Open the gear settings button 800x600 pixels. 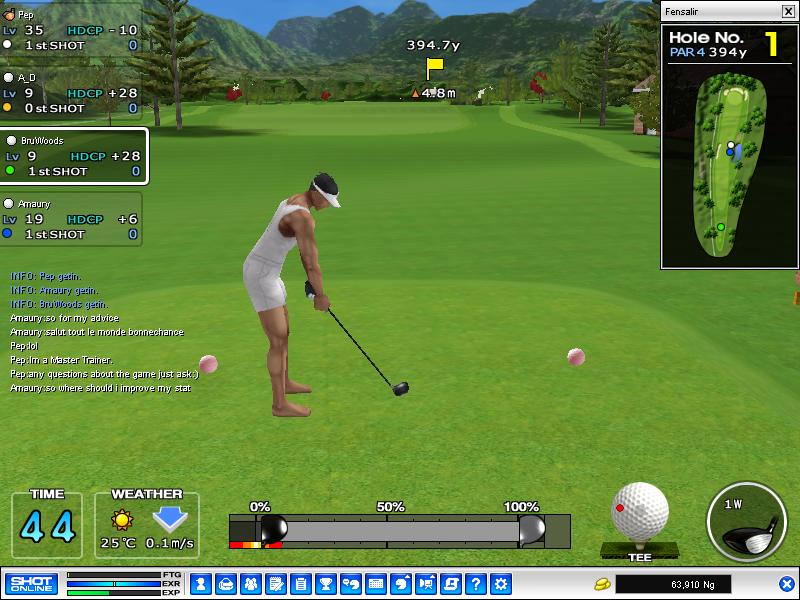501,584
